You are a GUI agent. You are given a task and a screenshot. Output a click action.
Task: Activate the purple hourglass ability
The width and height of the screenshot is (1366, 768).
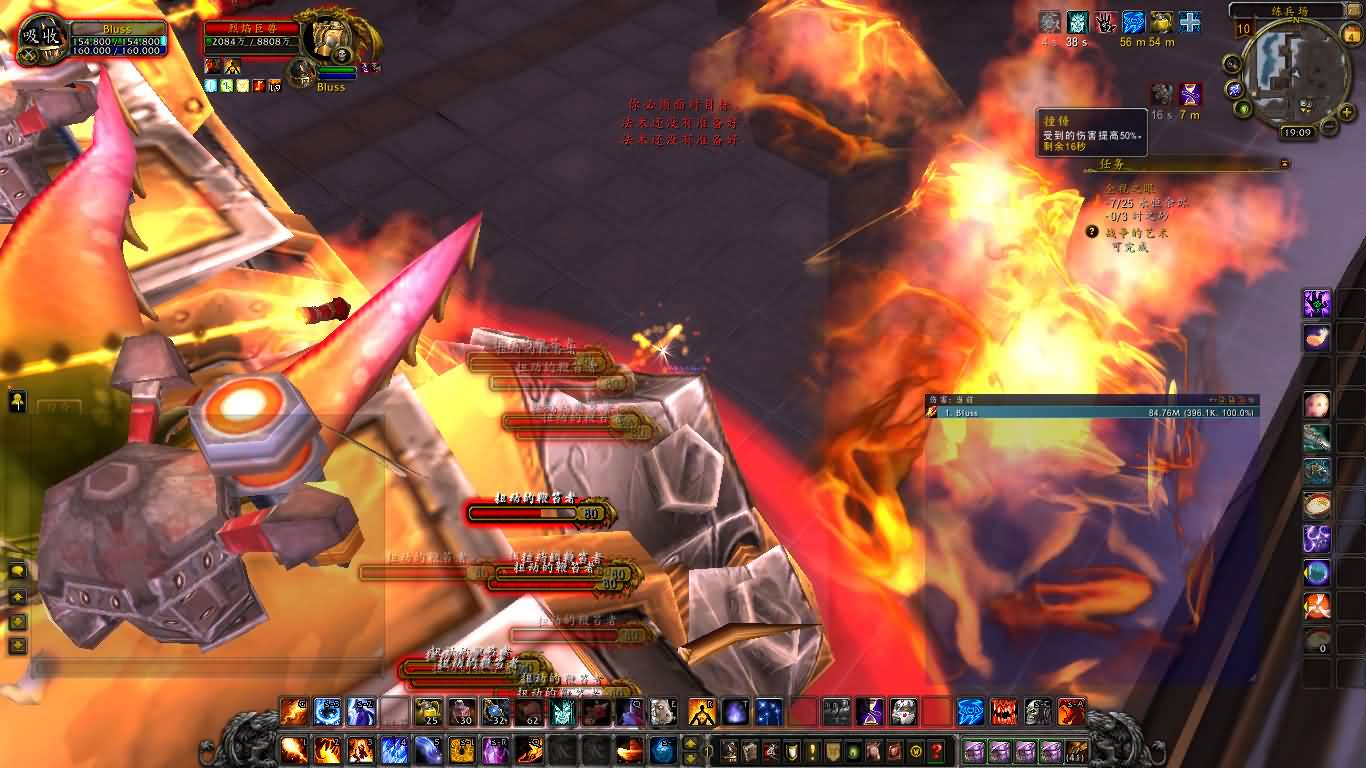tap(868, 711)
